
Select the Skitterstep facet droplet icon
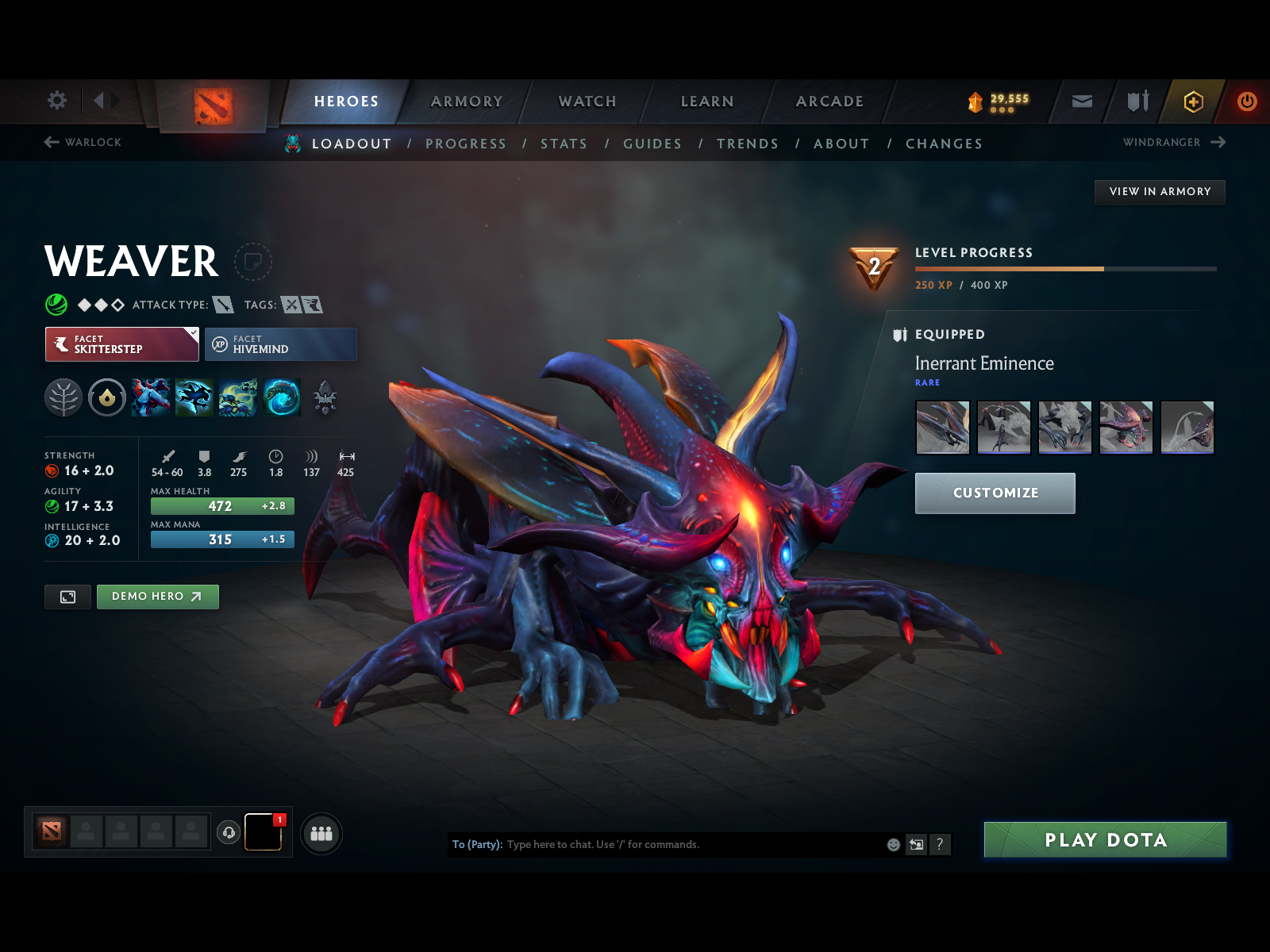coord(106,398)
